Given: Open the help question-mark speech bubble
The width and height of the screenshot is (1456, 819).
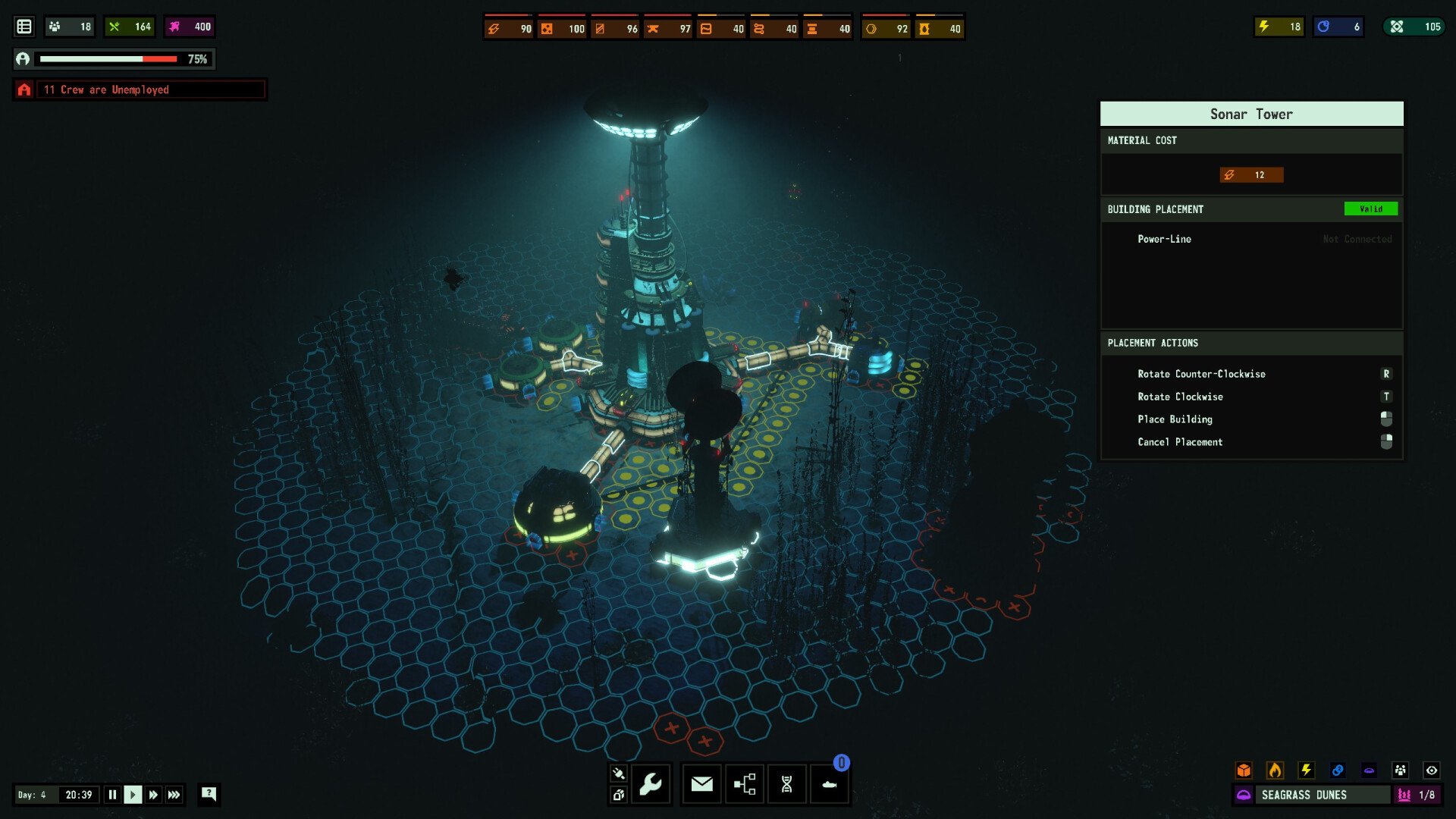Looking at the screenshot, I should [x=209, y=794].
